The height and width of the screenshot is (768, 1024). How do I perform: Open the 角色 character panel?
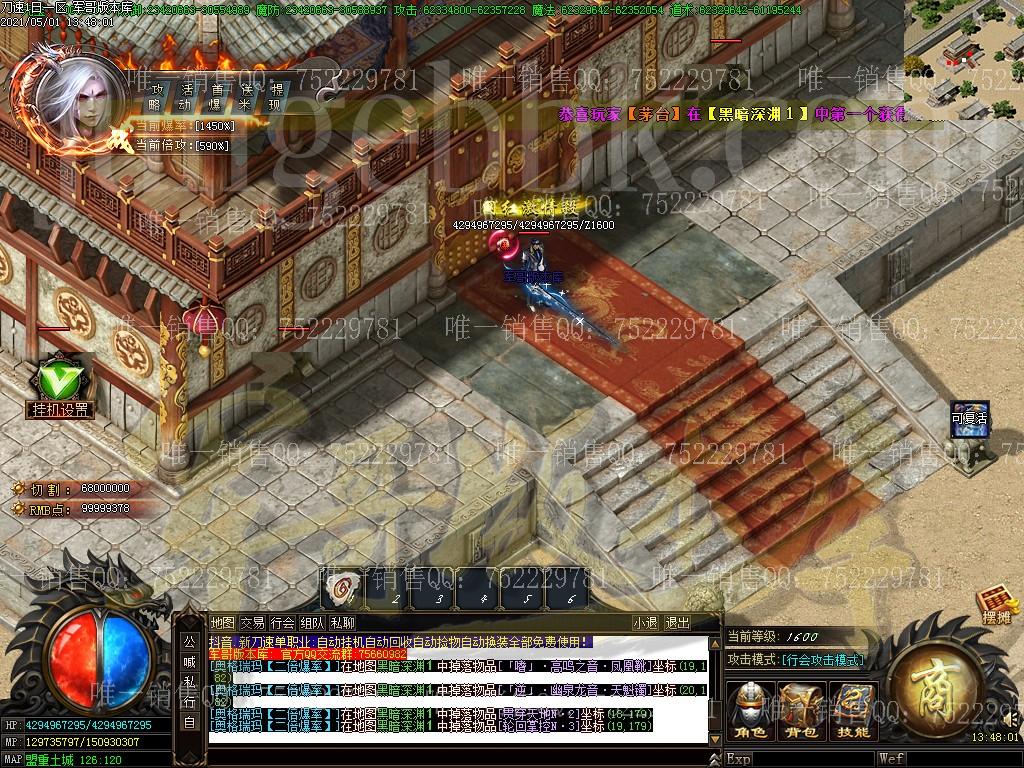pos(749,711)
